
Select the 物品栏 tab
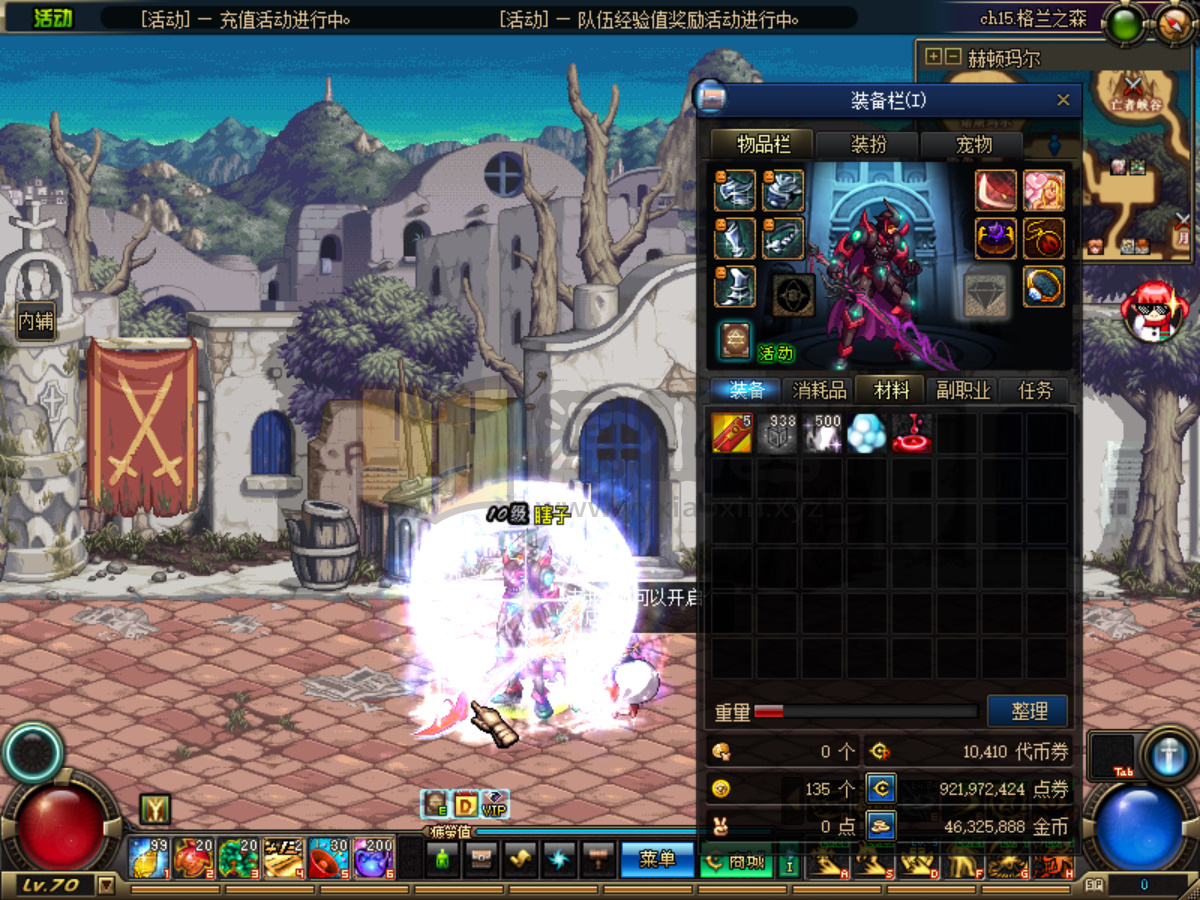(763, 145)
